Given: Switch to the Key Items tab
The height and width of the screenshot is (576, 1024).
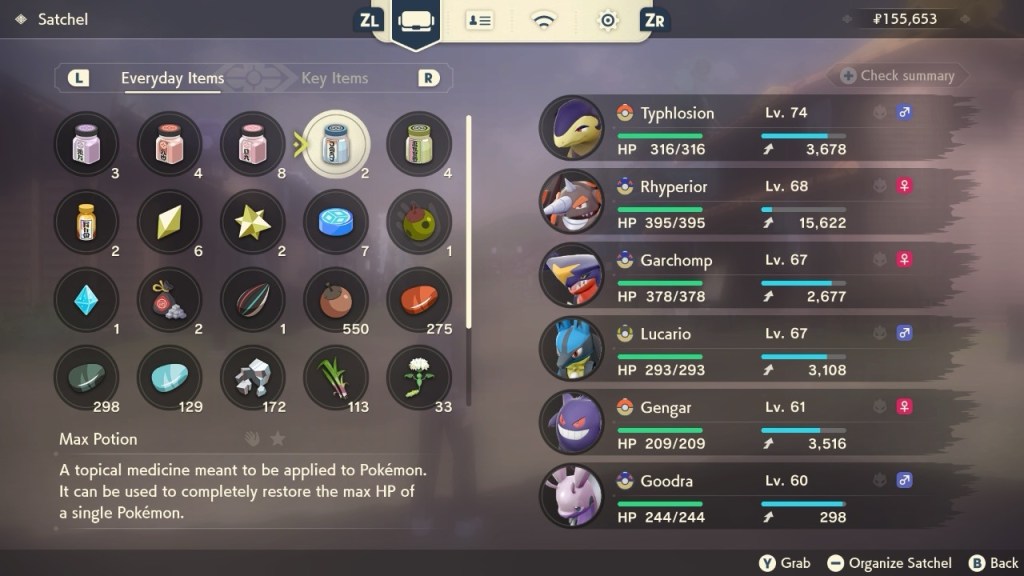Looking at the screenshot, I should tap(334, 78).
